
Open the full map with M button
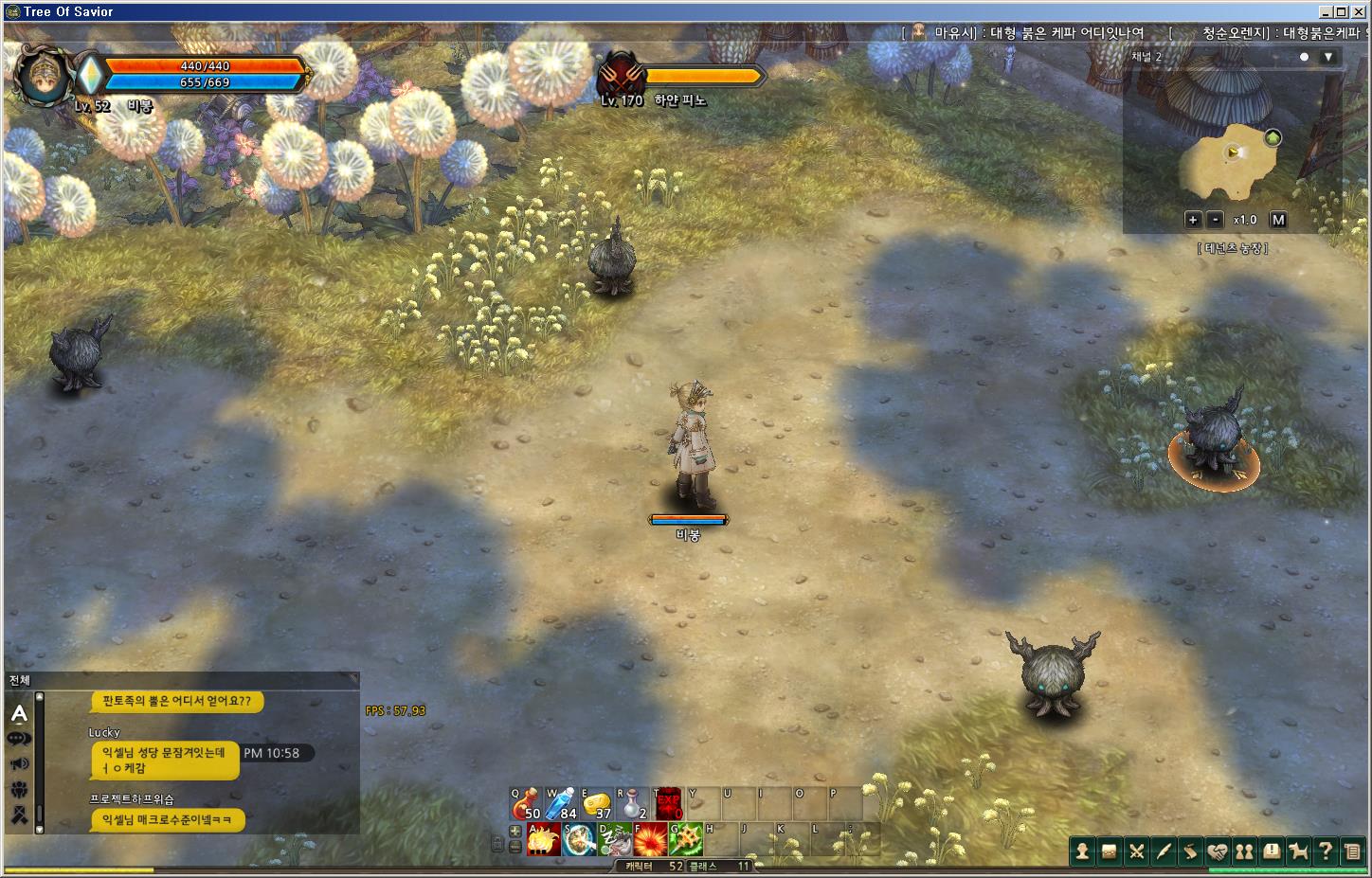(x=1278, y=220)
